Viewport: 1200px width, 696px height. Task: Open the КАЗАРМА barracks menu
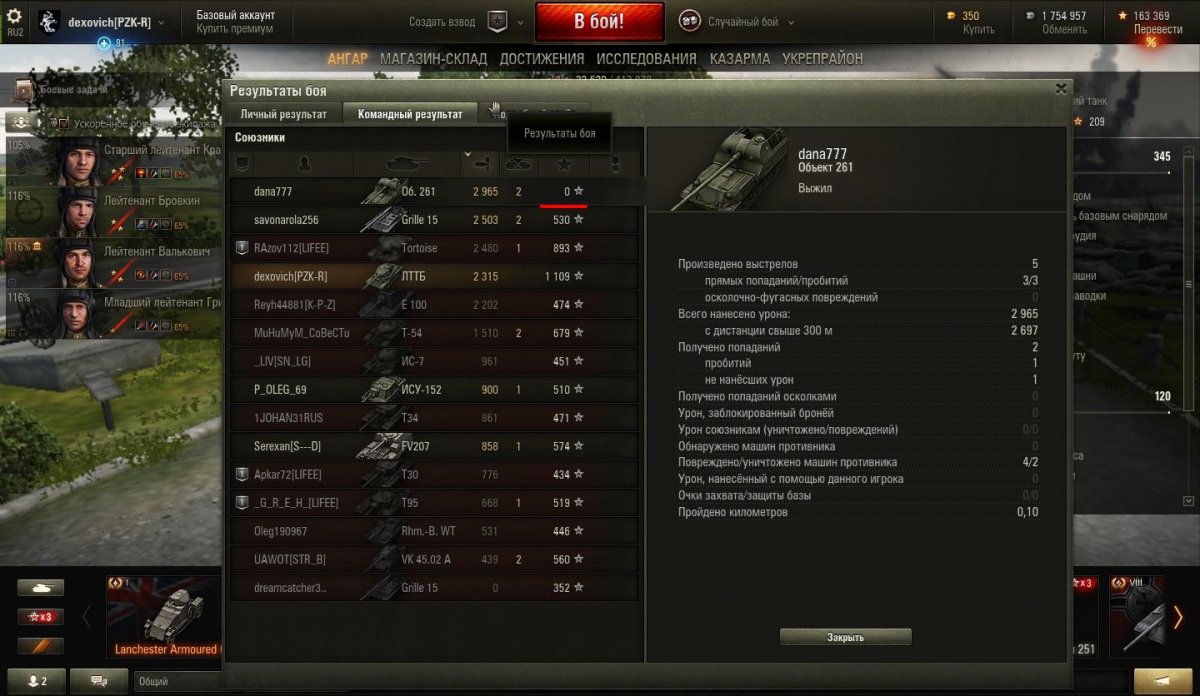click(740, 59)
